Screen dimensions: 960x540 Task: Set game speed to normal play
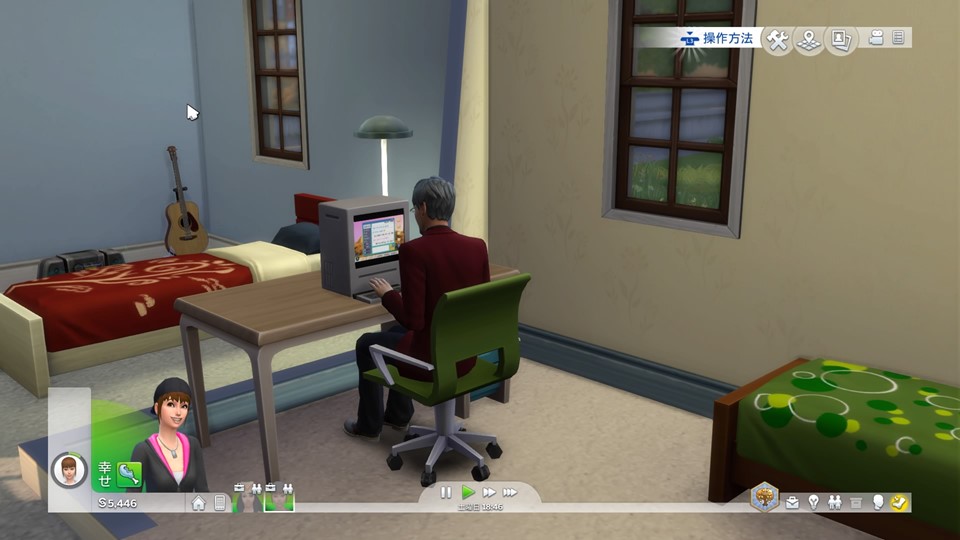click(468, 492)
